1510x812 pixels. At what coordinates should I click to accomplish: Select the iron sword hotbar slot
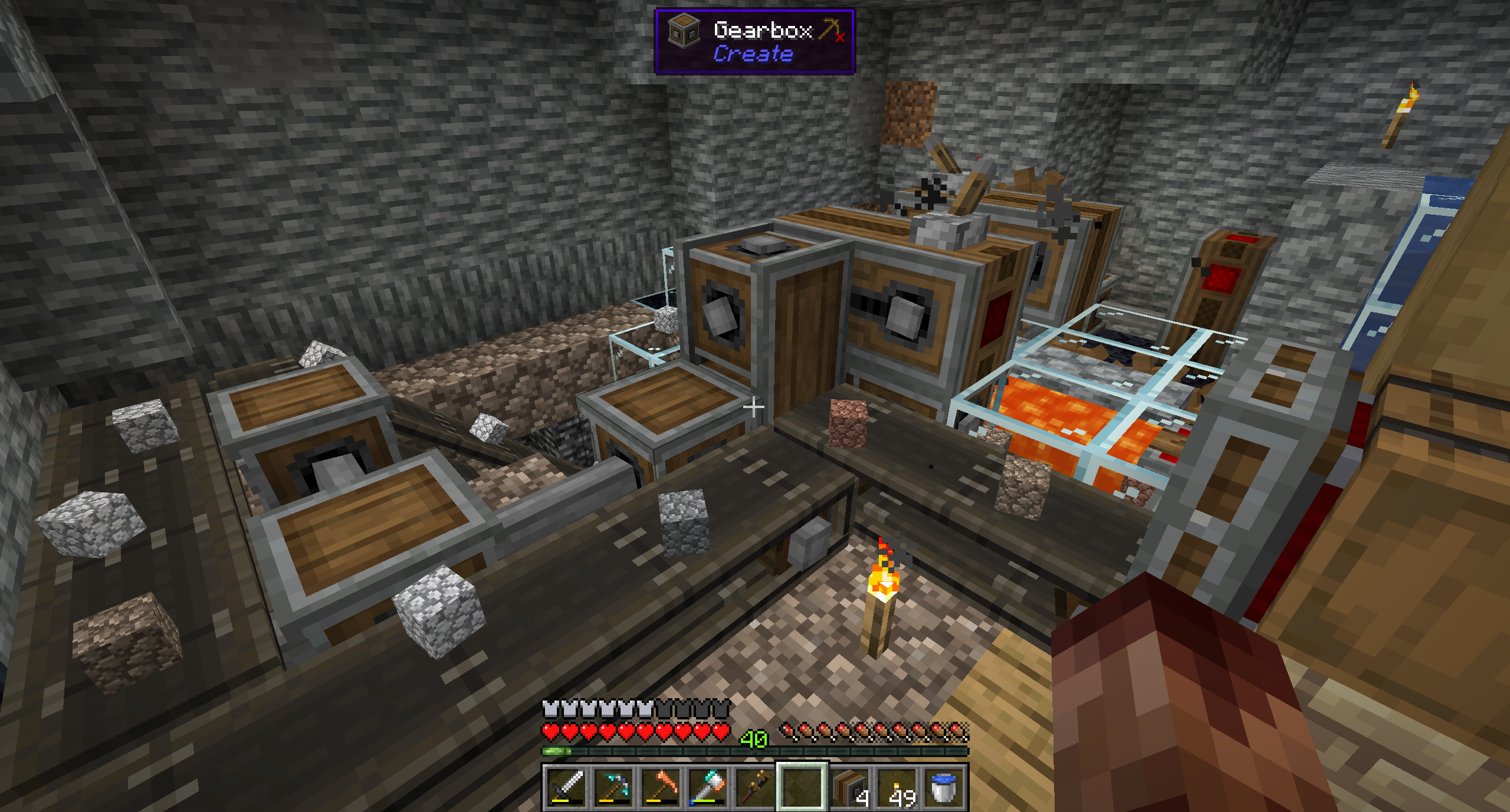pos(566,787)
